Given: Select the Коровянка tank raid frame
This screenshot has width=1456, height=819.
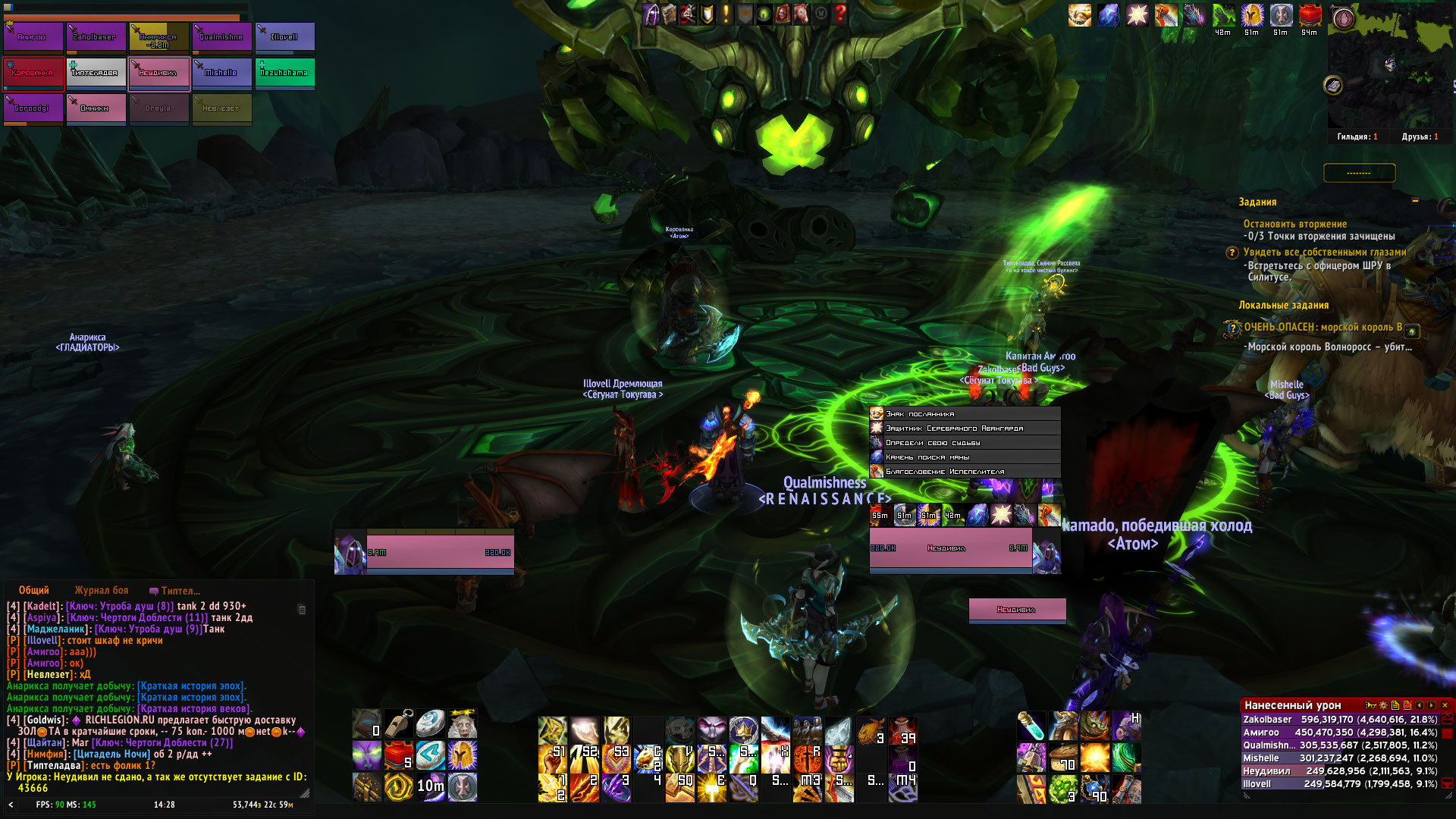Looking at the screenshot, I should 33,73.
